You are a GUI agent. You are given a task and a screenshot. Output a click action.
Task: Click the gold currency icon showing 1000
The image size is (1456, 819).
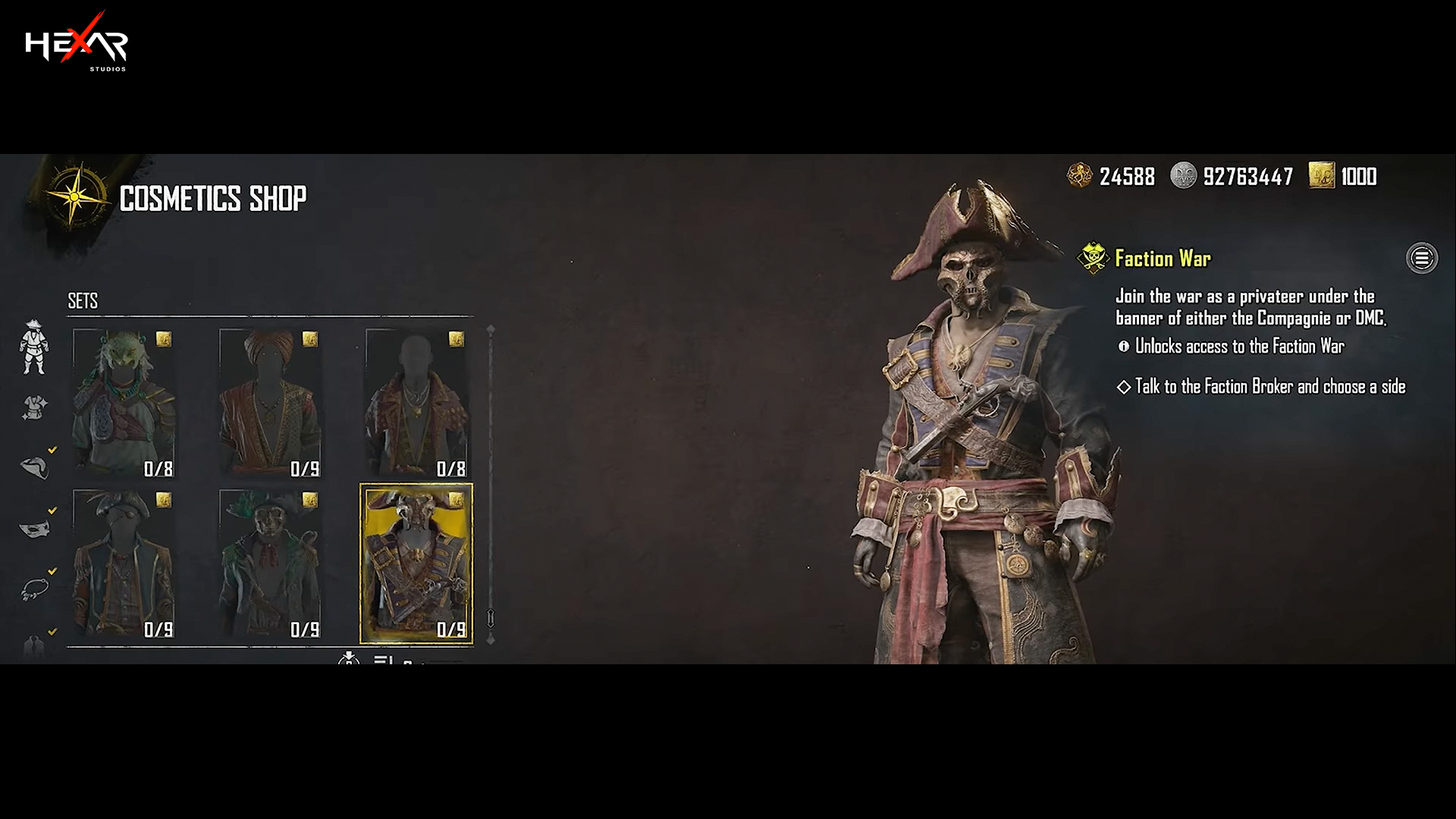(1321, 176)
